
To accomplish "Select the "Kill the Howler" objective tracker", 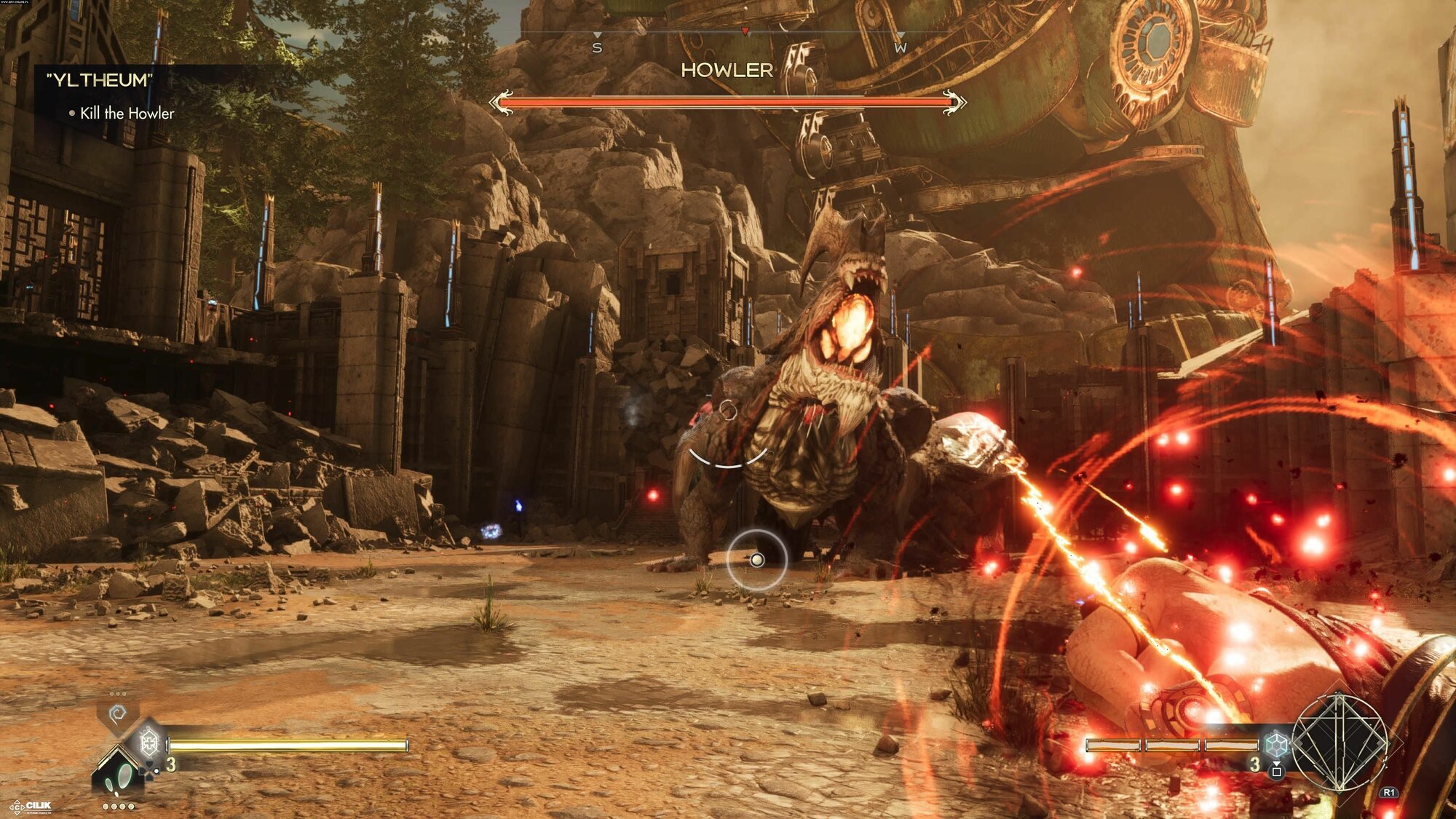I will tap(127, 114).
